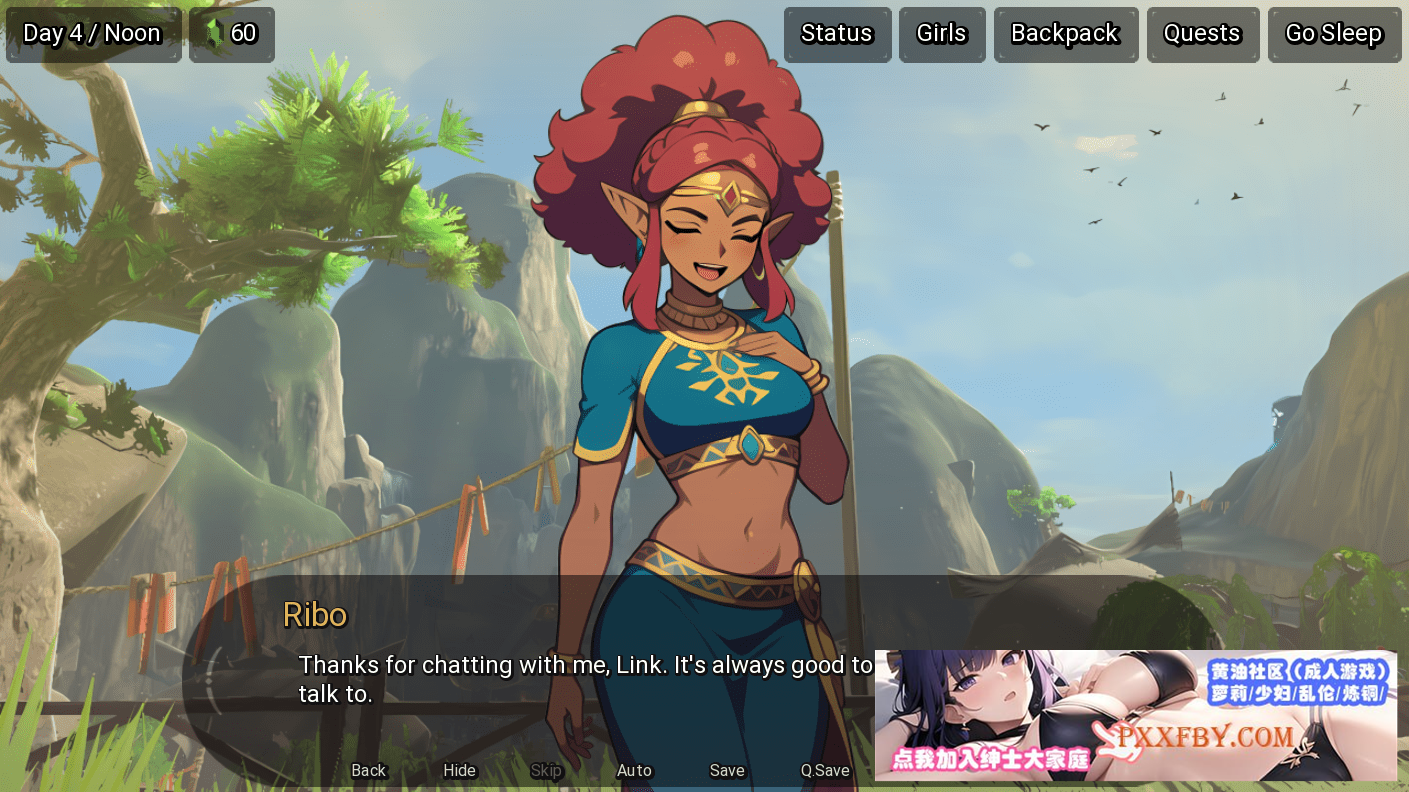Image resolution: width=1409 pixels, height=792 pixels.
Task: Hide the dialogue box
Action: pyautogui.click(x=460, y=770)
